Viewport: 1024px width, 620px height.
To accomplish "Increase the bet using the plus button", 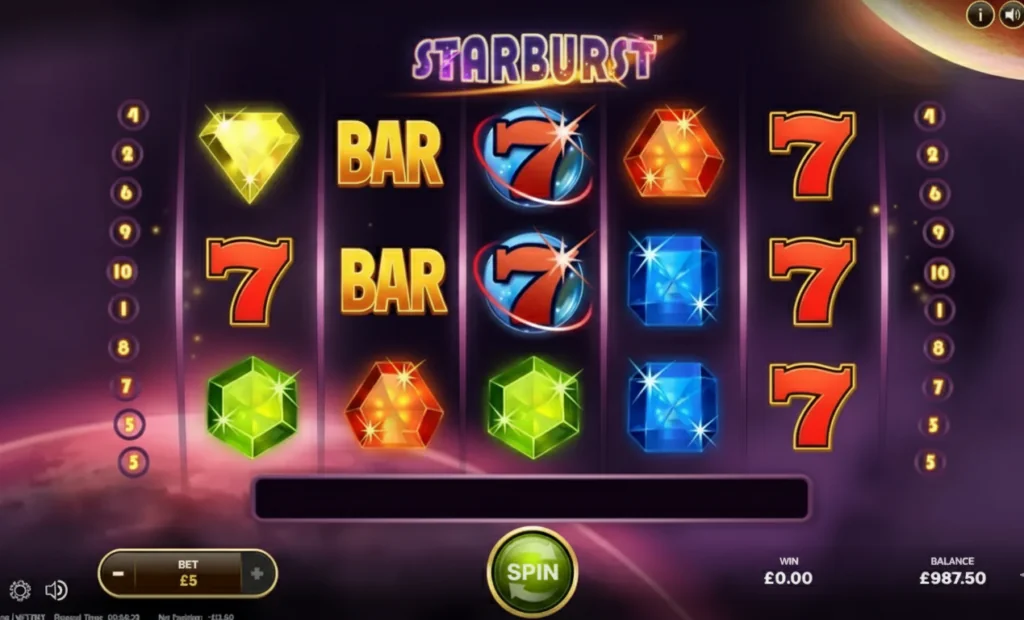I will pos(257,574).
